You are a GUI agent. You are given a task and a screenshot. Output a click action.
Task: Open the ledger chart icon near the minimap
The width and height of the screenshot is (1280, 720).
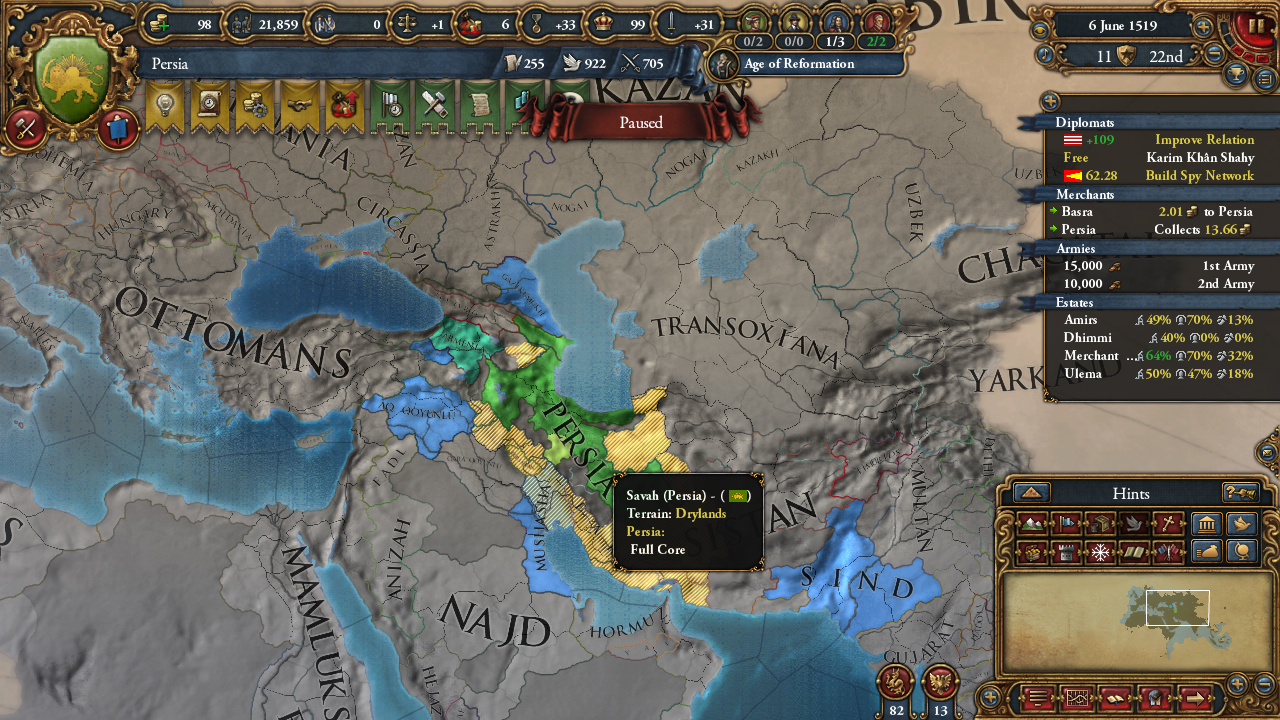point(1077,697)
